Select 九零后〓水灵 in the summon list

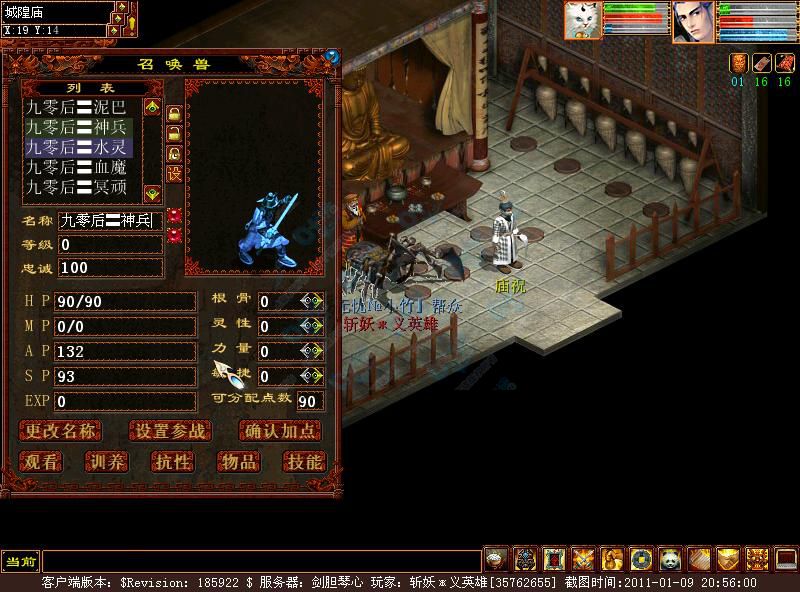pyautogui.click(x=76, y=147)
